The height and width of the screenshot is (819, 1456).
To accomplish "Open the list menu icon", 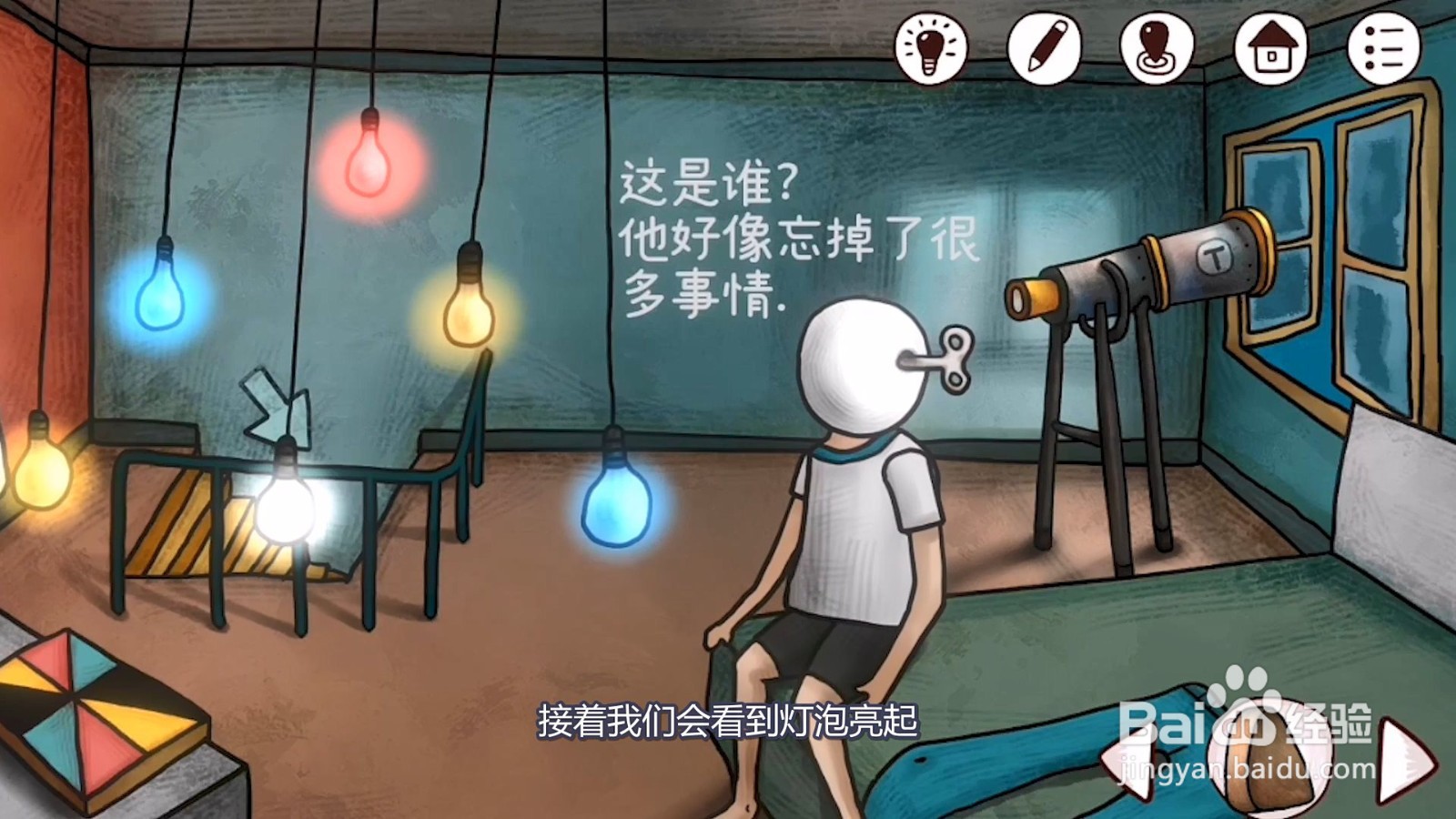I will 1380,47.
